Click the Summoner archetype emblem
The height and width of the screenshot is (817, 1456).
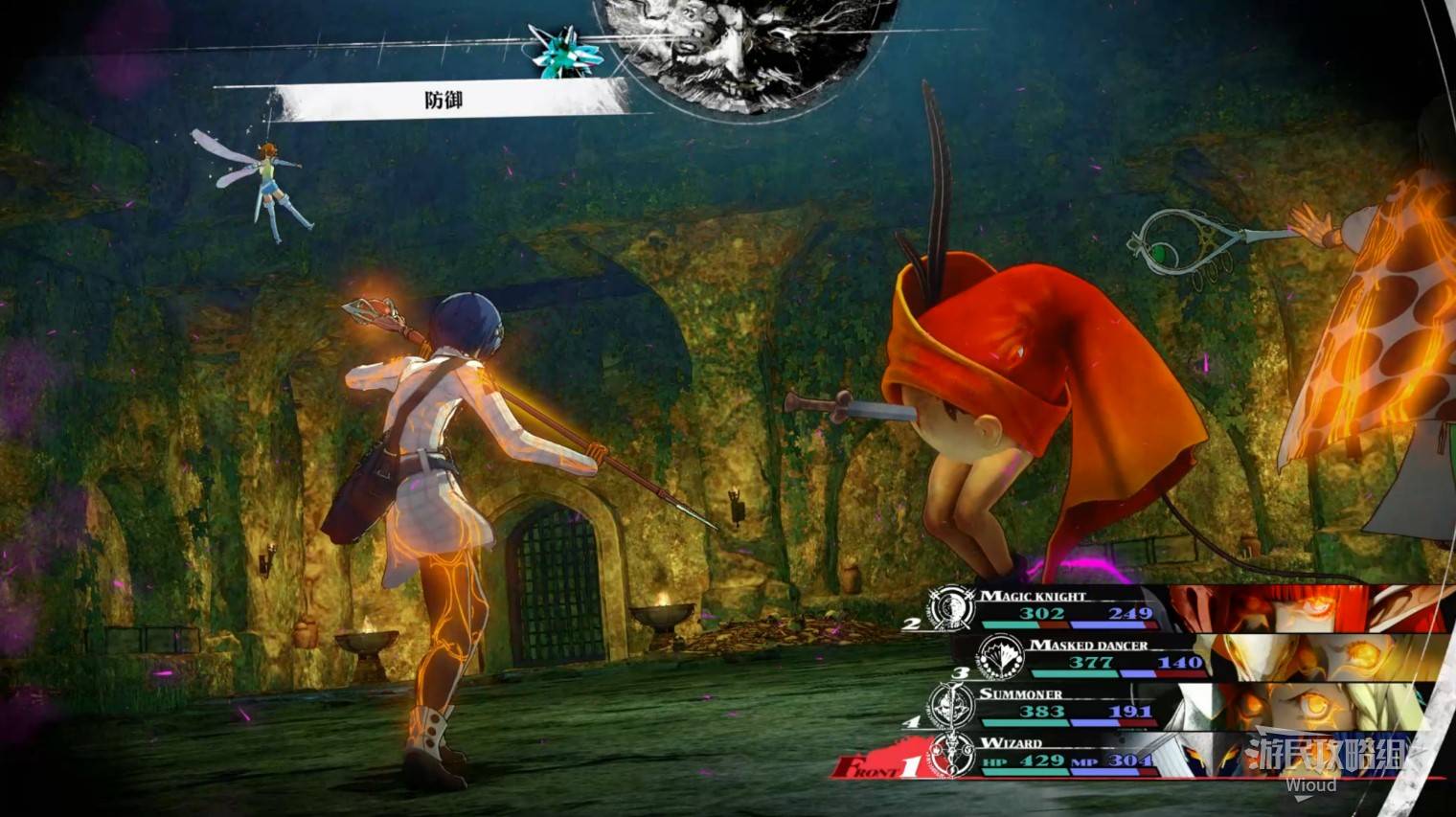coord(952,707)
